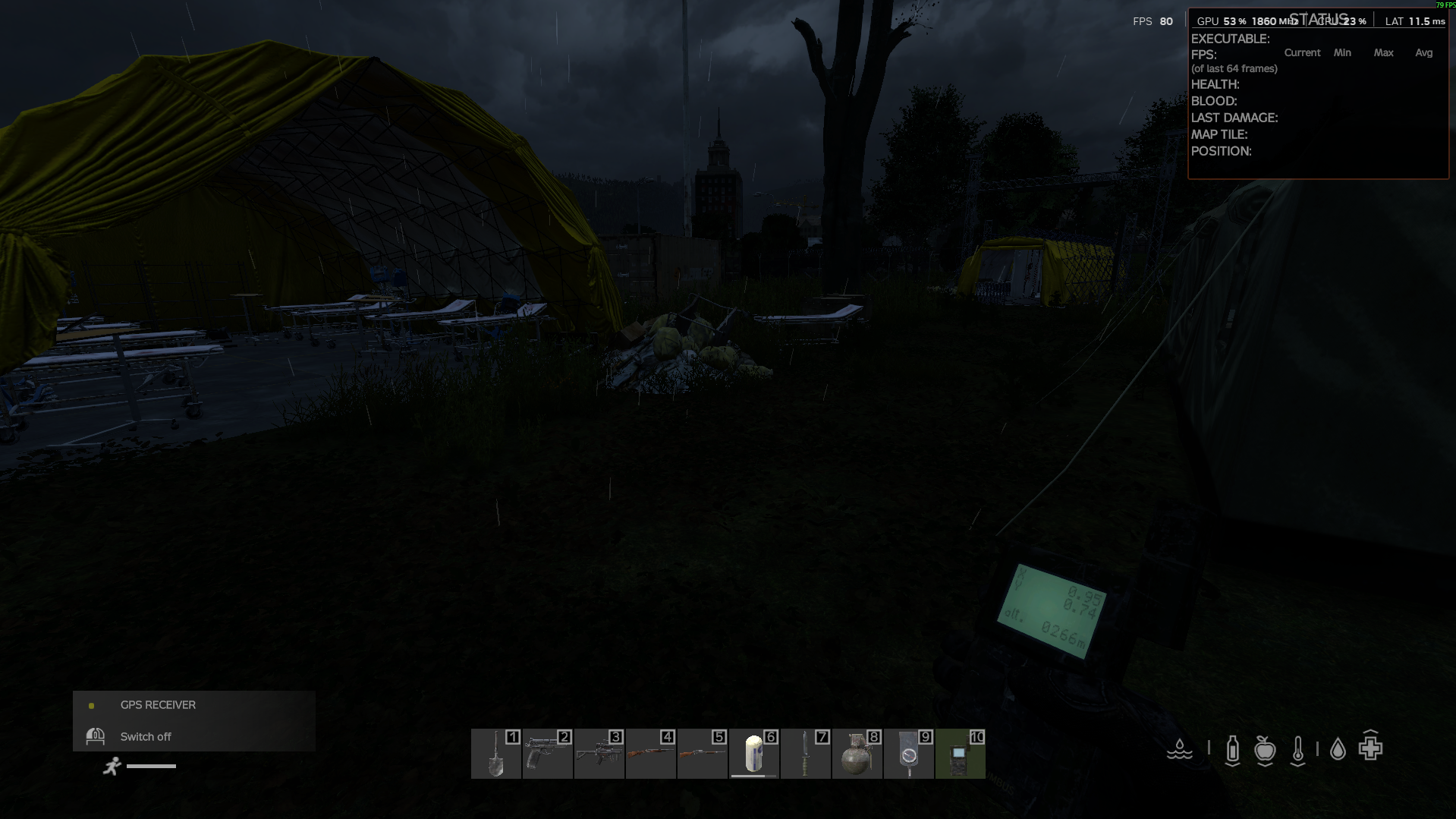
Task: Choose the scoped submachine gun slot
Action: pyautogui.click(x=599, y=754)
